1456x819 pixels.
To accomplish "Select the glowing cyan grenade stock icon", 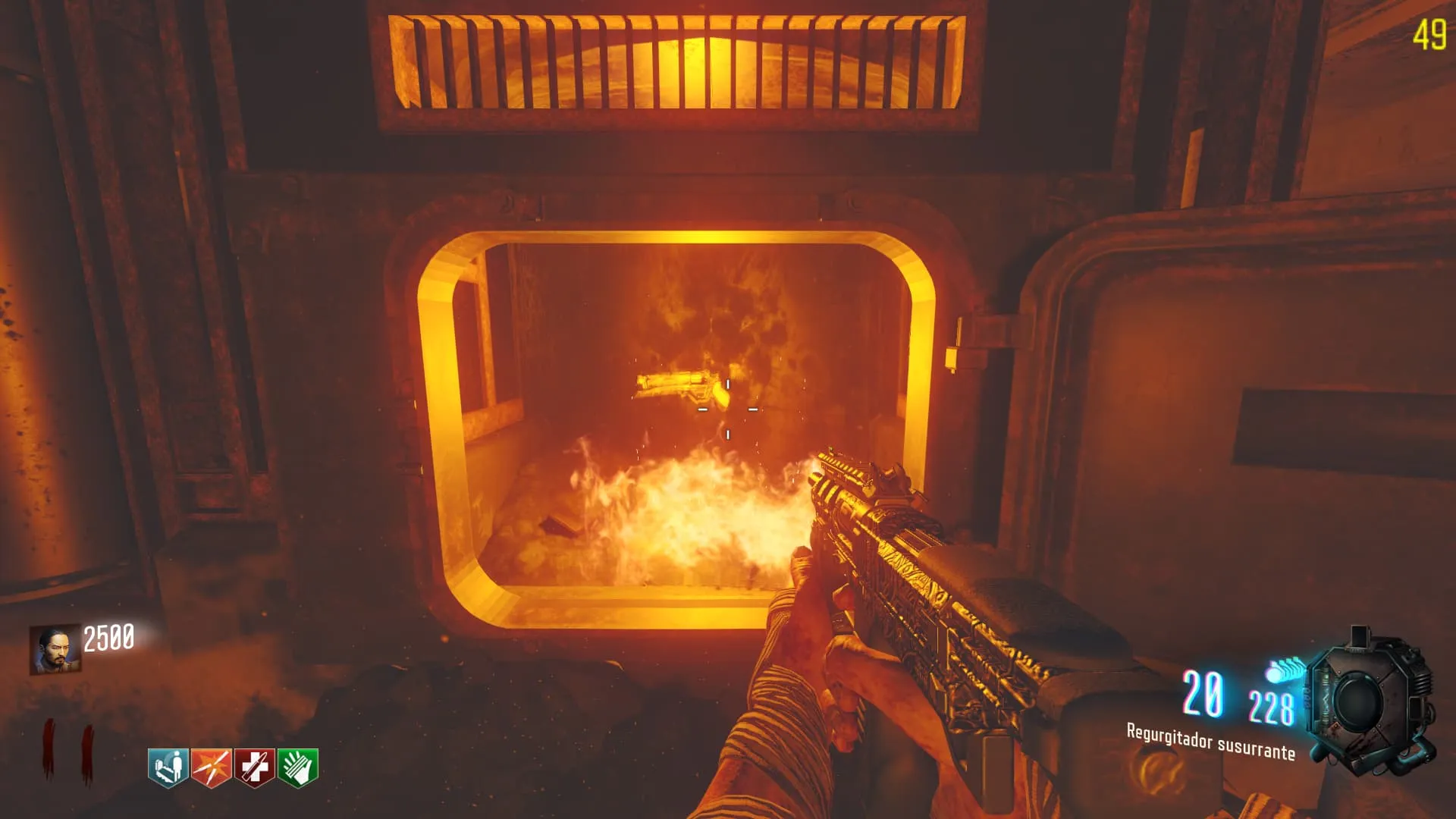I will click(x=1283, y=670).
